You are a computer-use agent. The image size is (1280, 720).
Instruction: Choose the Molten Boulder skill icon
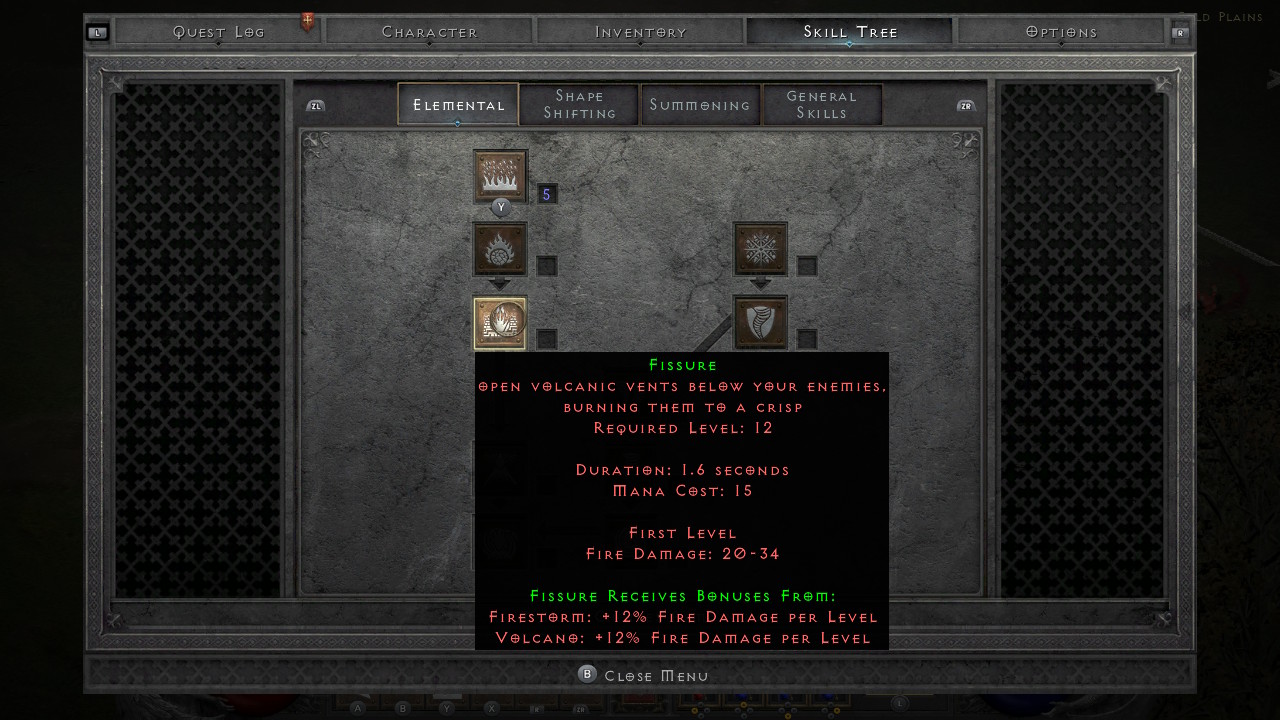click(x=500, y=249)
